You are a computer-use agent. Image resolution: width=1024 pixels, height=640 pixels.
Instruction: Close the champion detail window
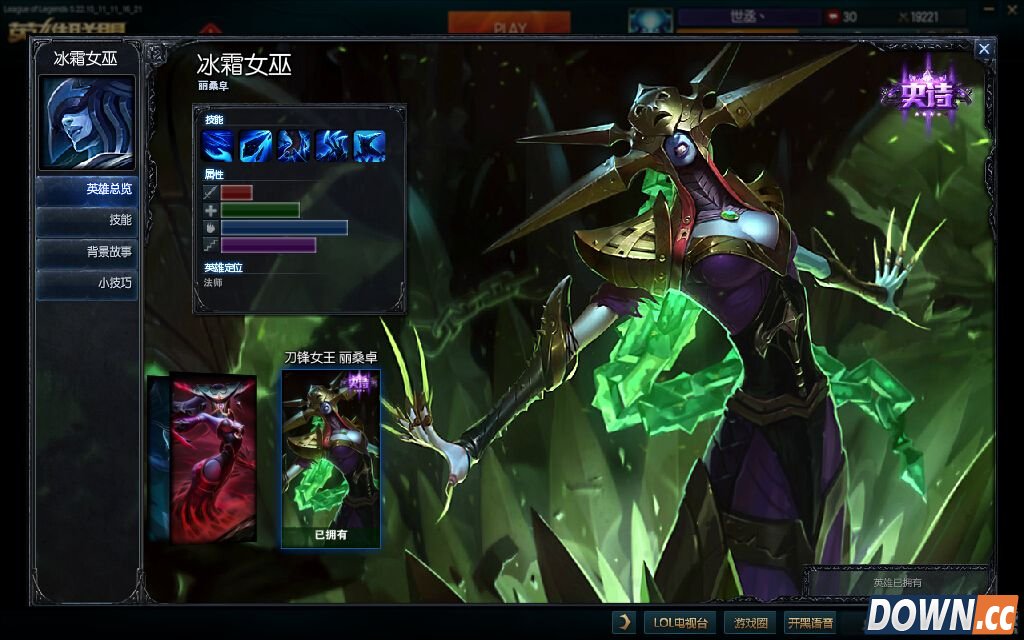click(x=984, y=48)
